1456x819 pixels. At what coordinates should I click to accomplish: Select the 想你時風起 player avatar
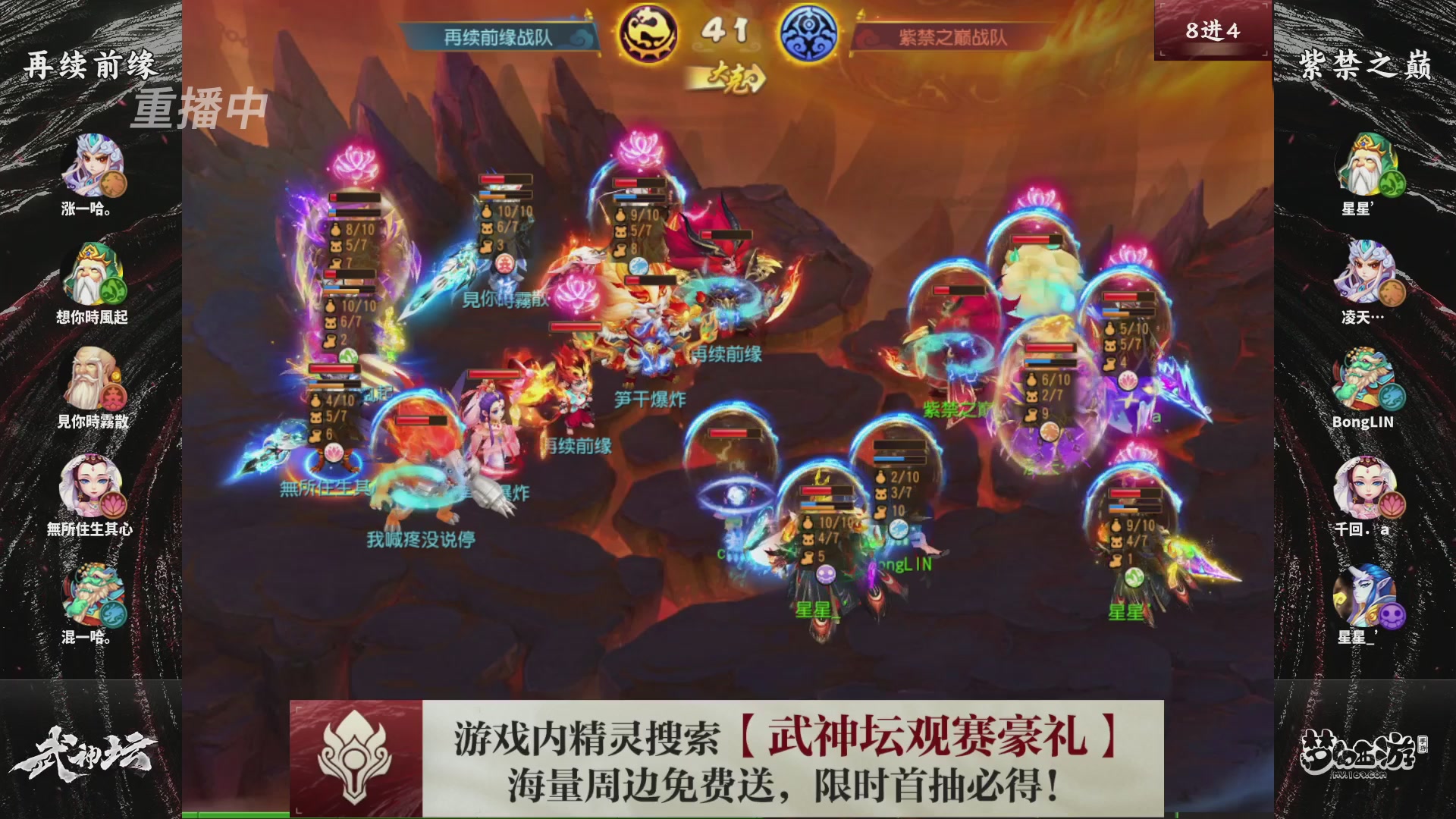(x=91, y=273)
